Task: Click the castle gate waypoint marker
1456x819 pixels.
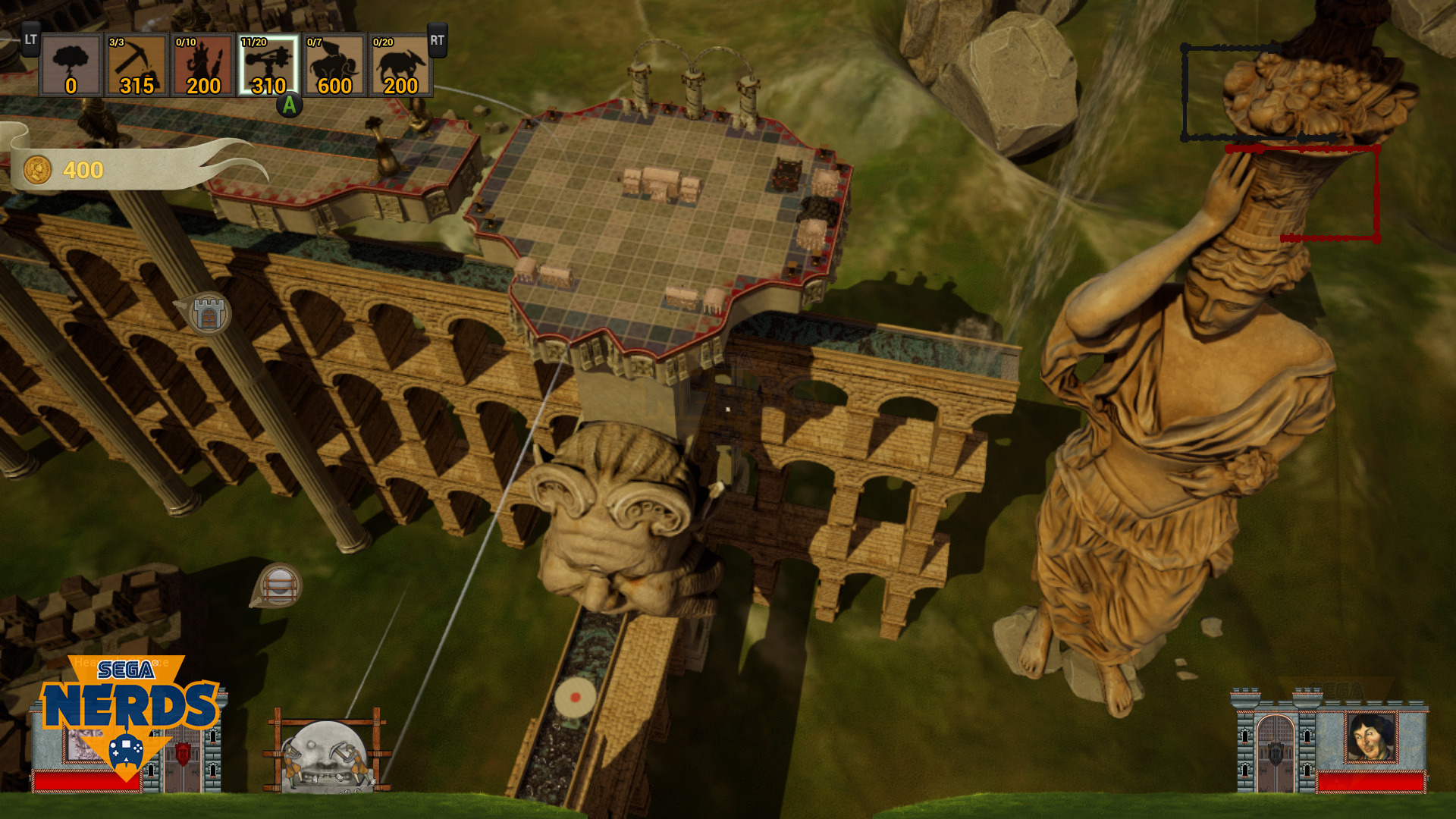Action: pyautogui.click(x=208, y=313)
